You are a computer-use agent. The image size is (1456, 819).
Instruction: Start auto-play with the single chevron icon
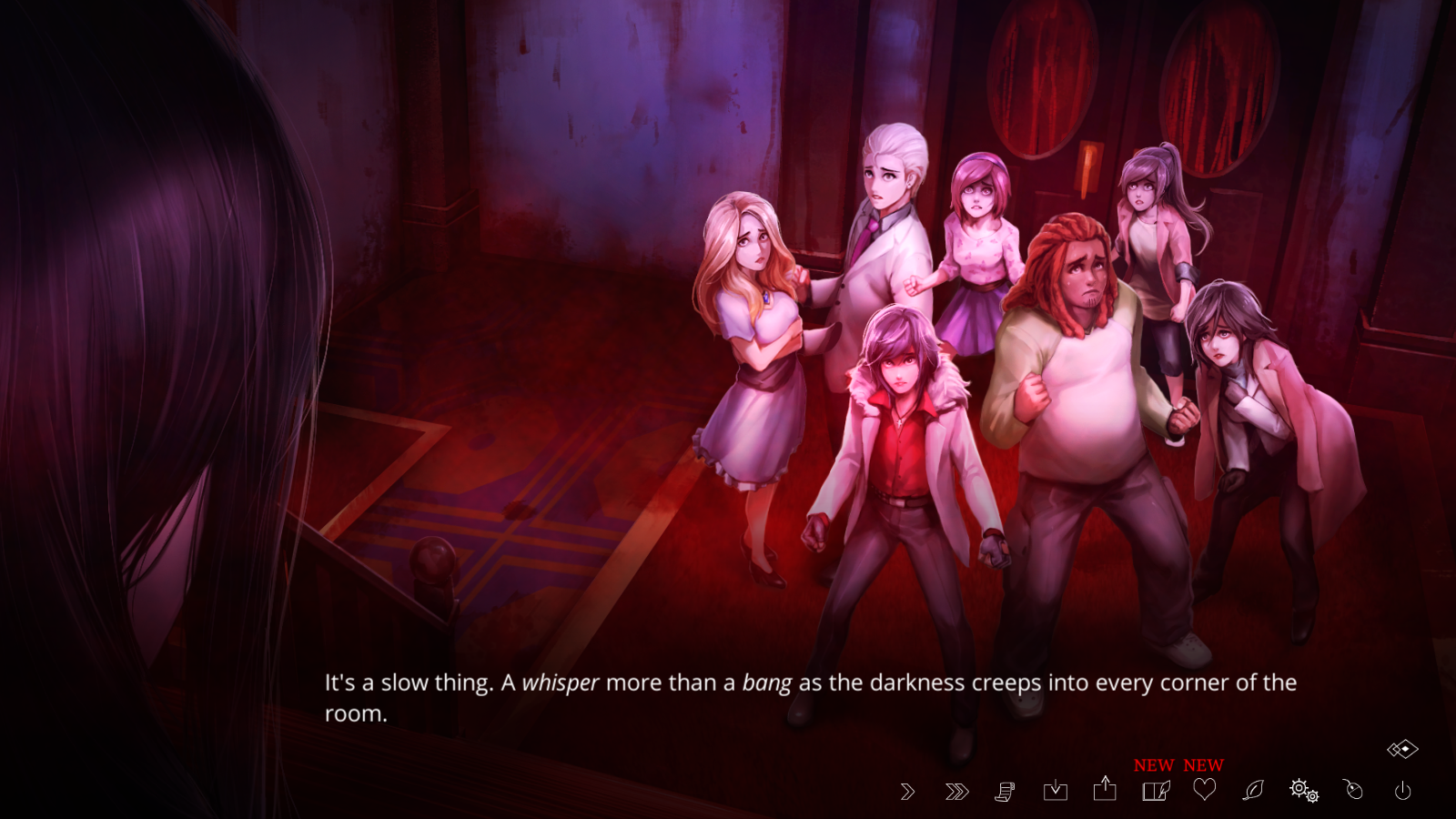point(907,792)
